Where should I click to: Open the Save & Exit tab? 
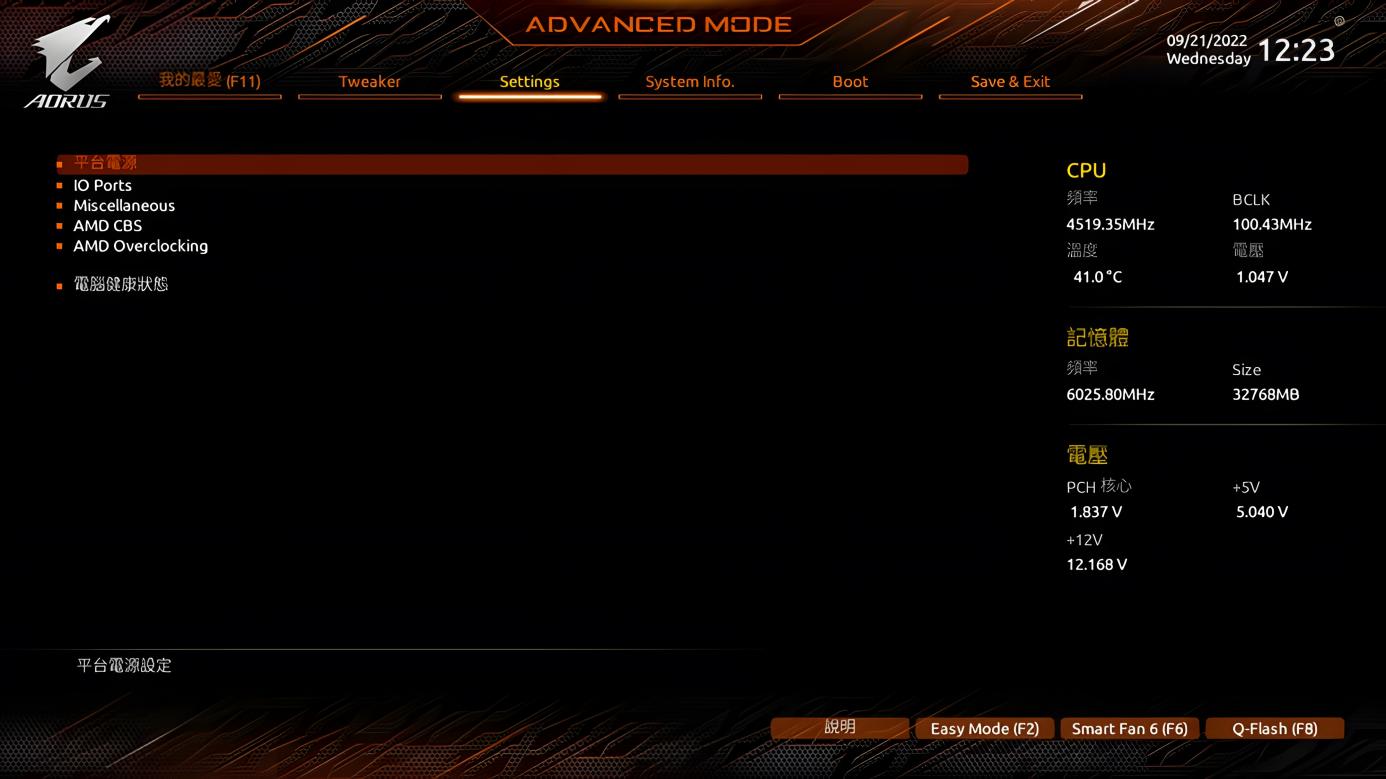click(1010, 82)
